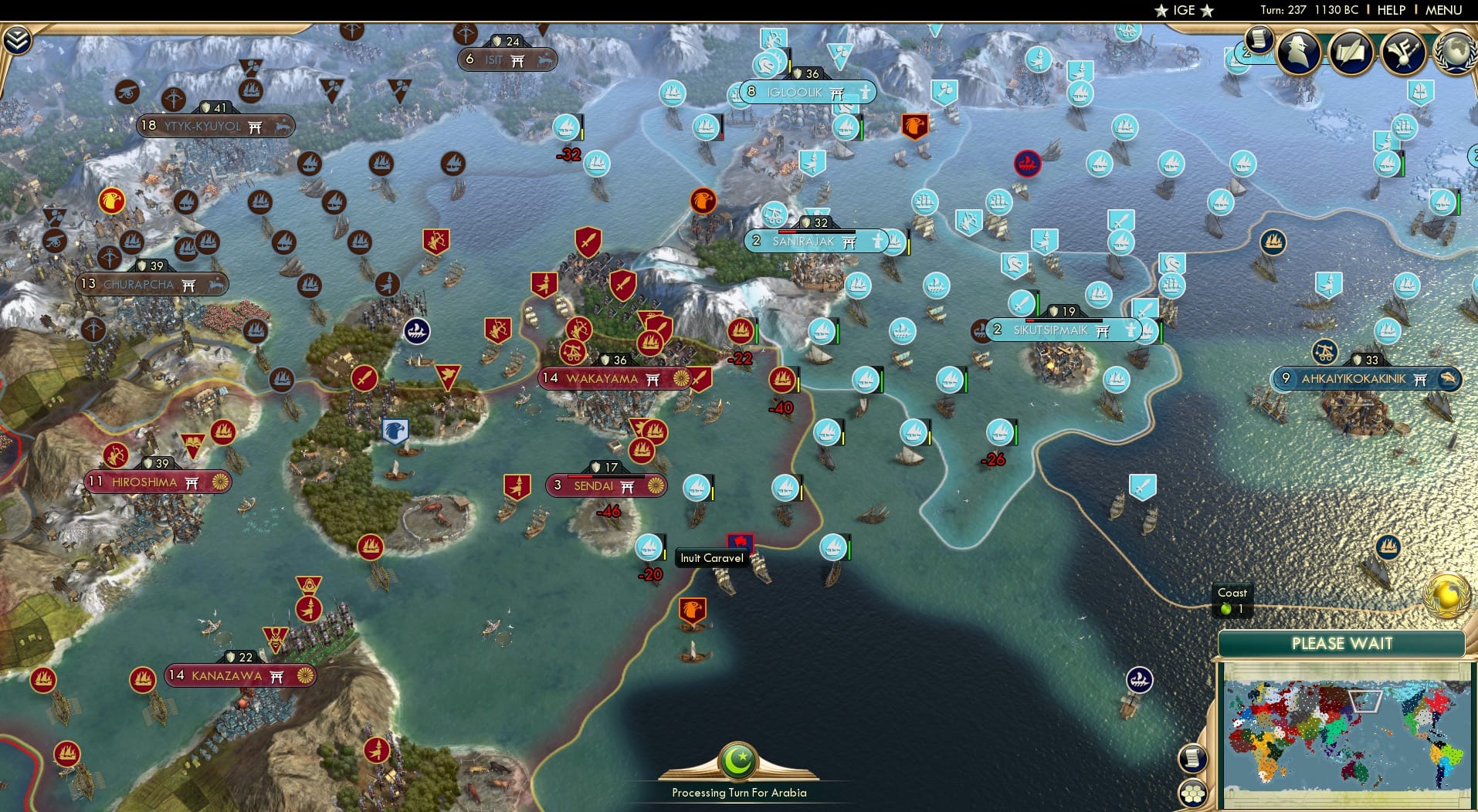
Task: Select the red barbarian ship icon at sea
Action: [1027, 164]
